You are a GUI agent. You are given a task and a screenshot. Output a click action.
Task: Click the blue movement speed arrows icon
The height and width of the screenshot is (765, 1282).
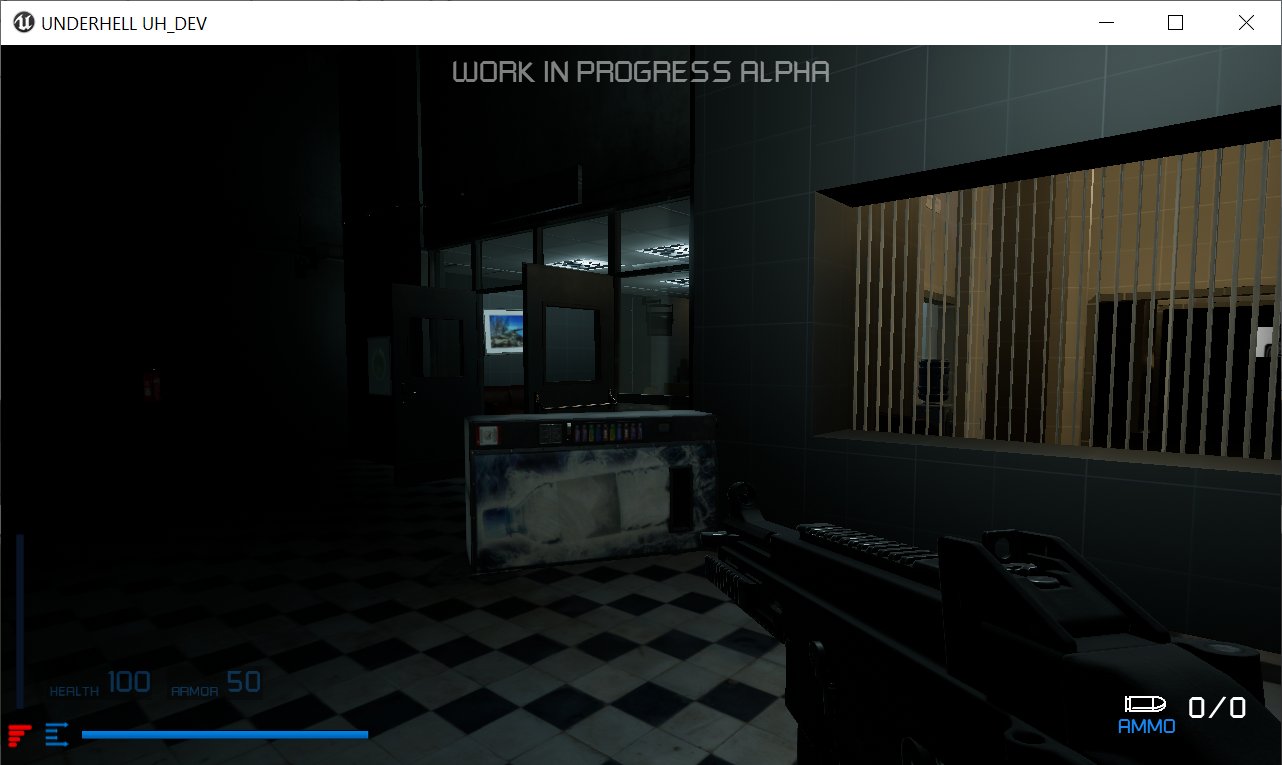coord(57,733)
